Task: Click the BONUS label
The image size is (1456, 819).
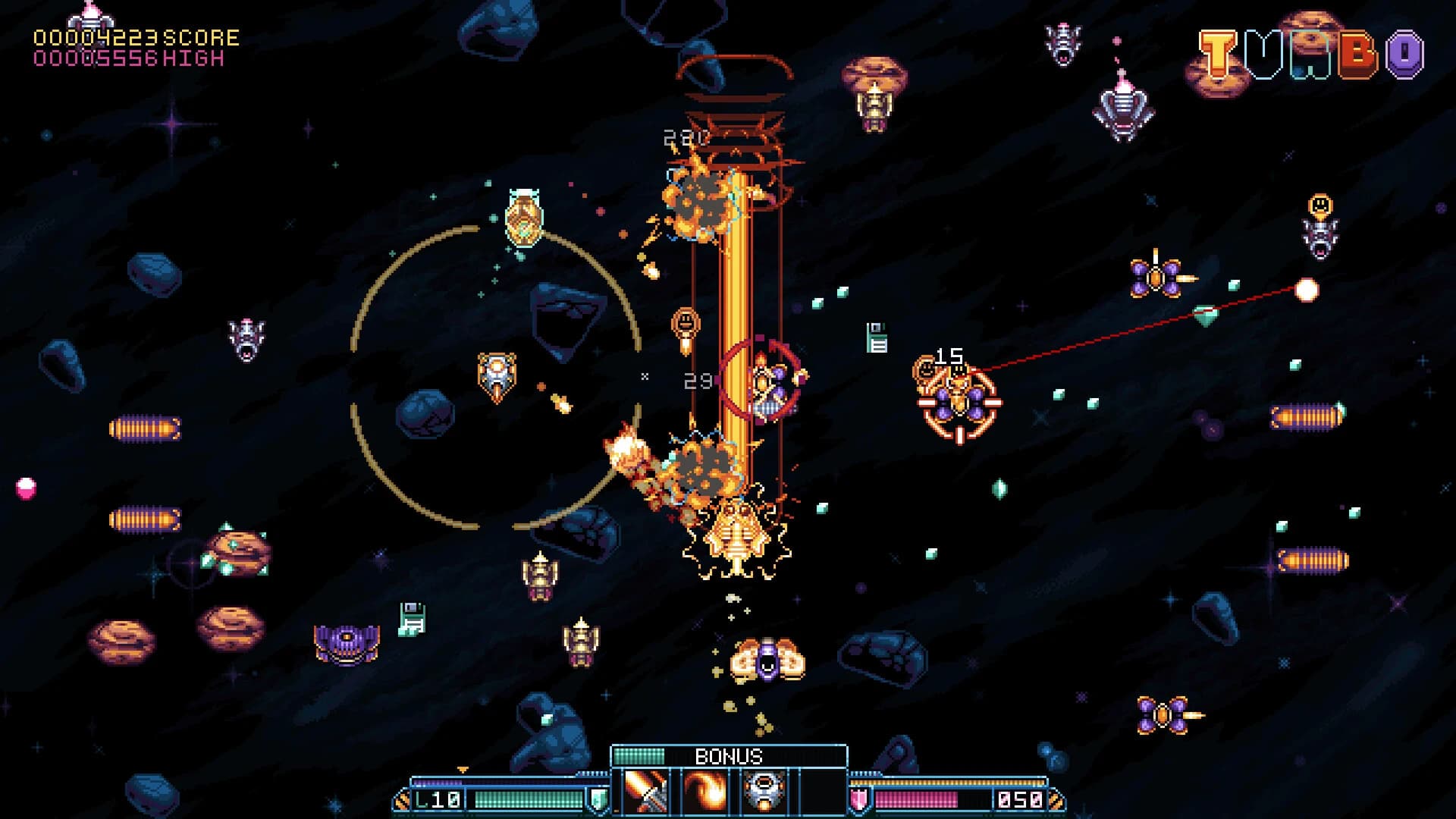Action: click(729, 757)
